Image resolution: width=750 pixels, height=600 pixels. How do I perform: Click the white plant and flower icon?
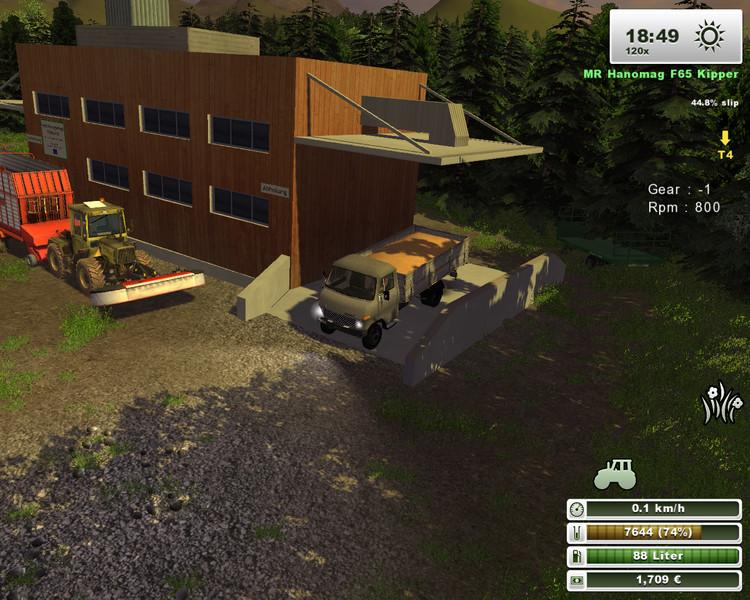(722, 402)
